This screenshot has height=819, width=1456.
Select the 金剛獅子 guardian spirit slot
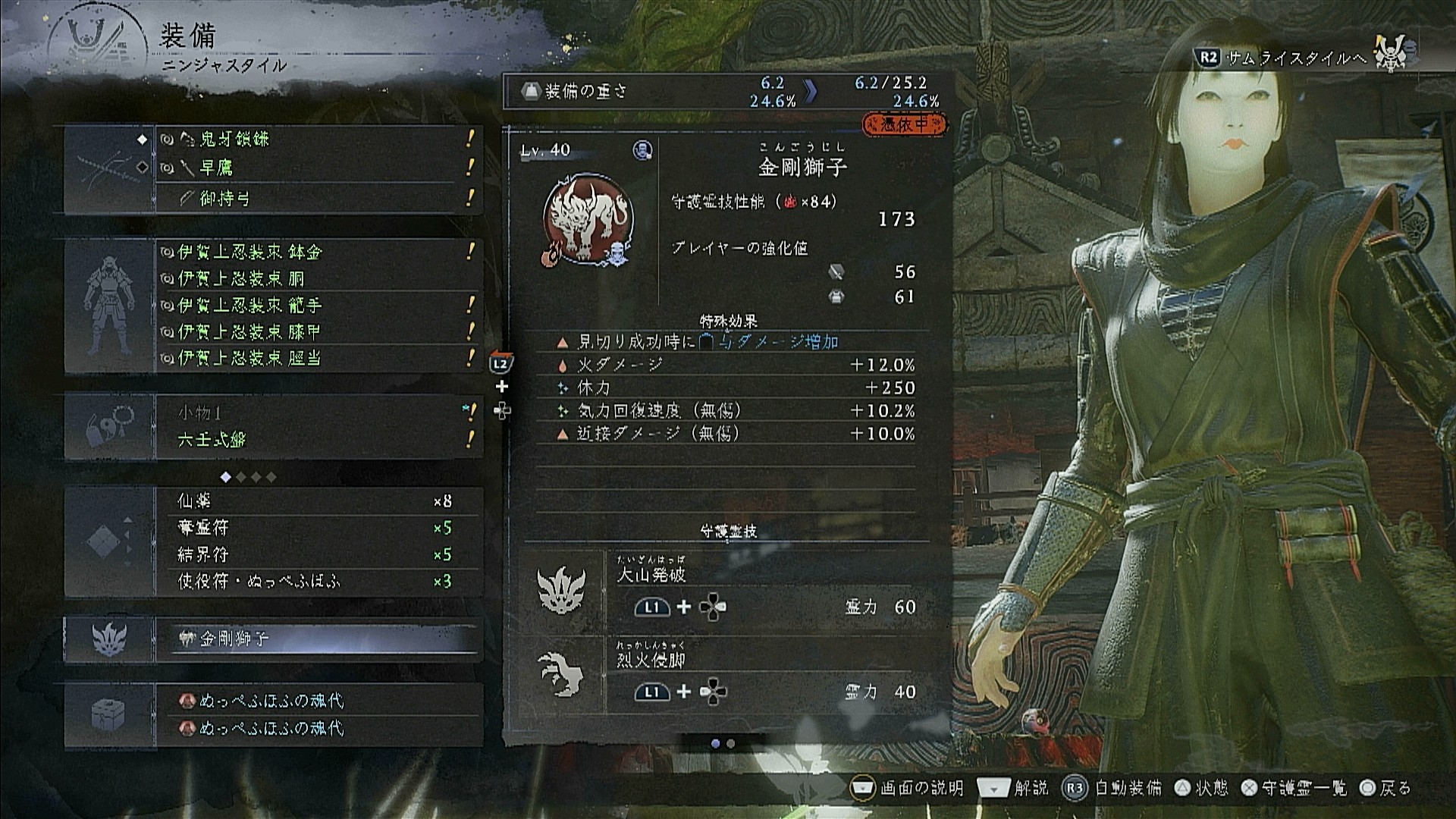click(318, 639)
